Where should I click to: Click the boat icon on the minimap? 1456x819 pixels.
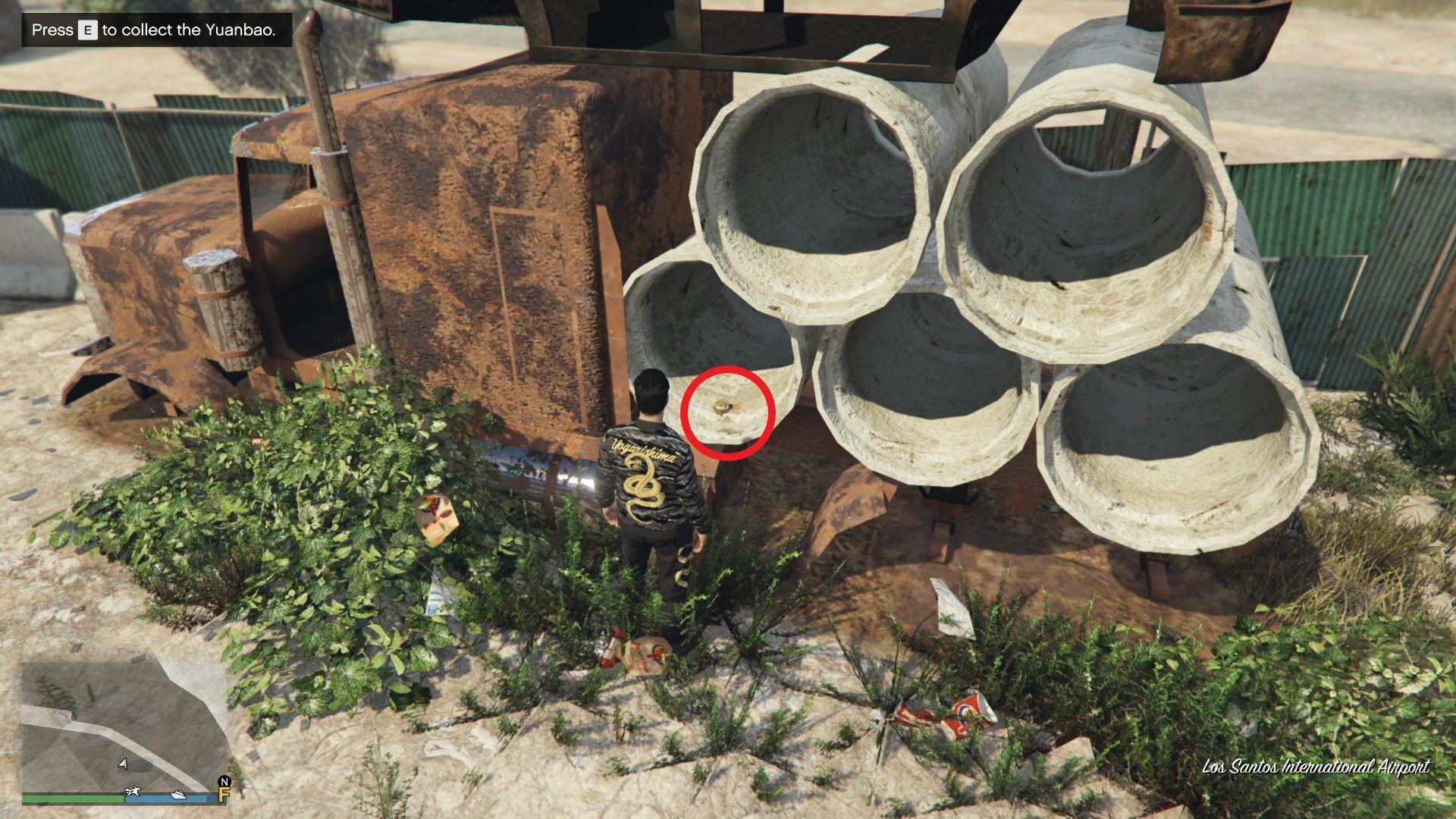[x=178, y=796]
